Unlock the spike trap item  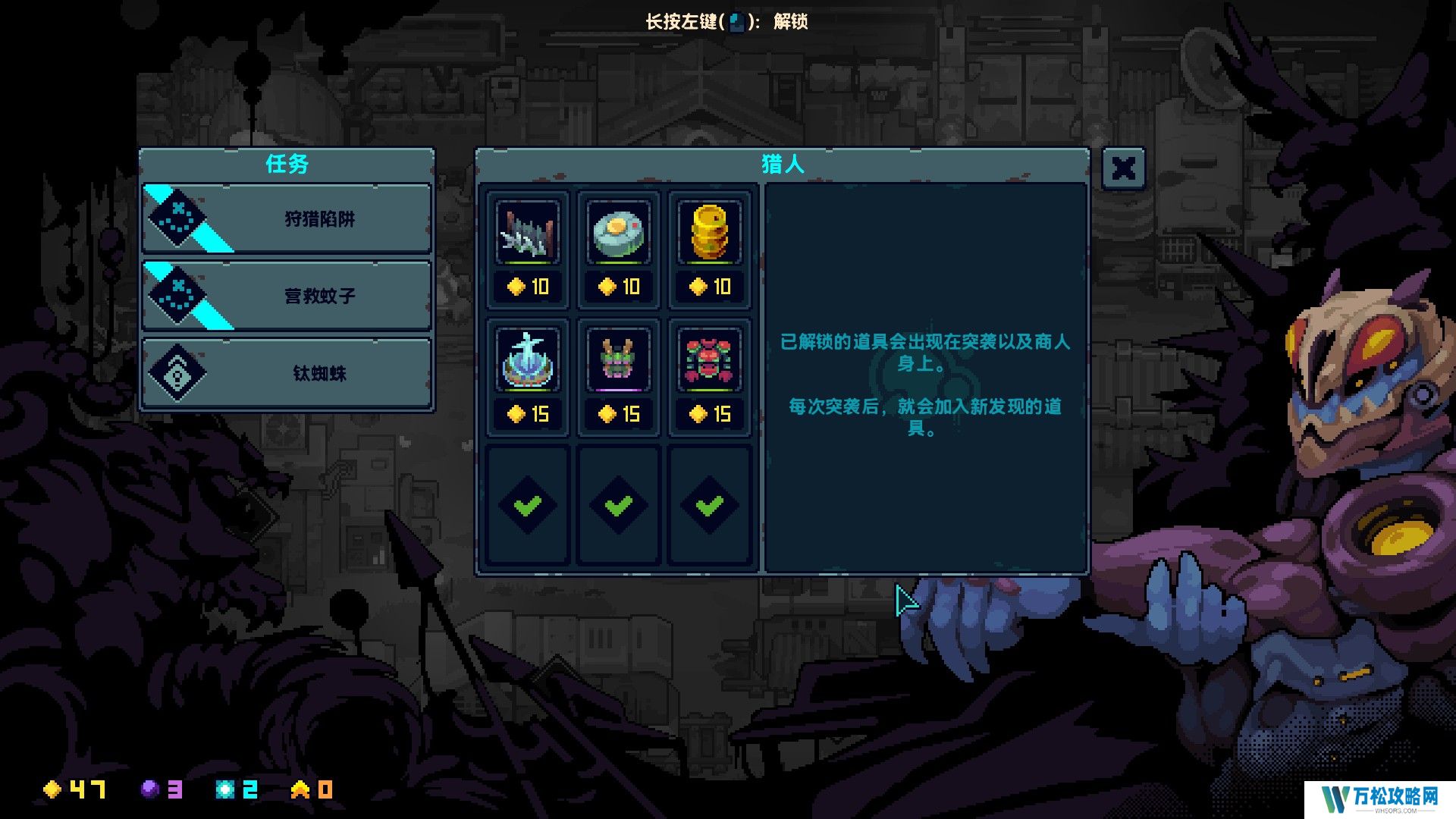click(528, 233)
